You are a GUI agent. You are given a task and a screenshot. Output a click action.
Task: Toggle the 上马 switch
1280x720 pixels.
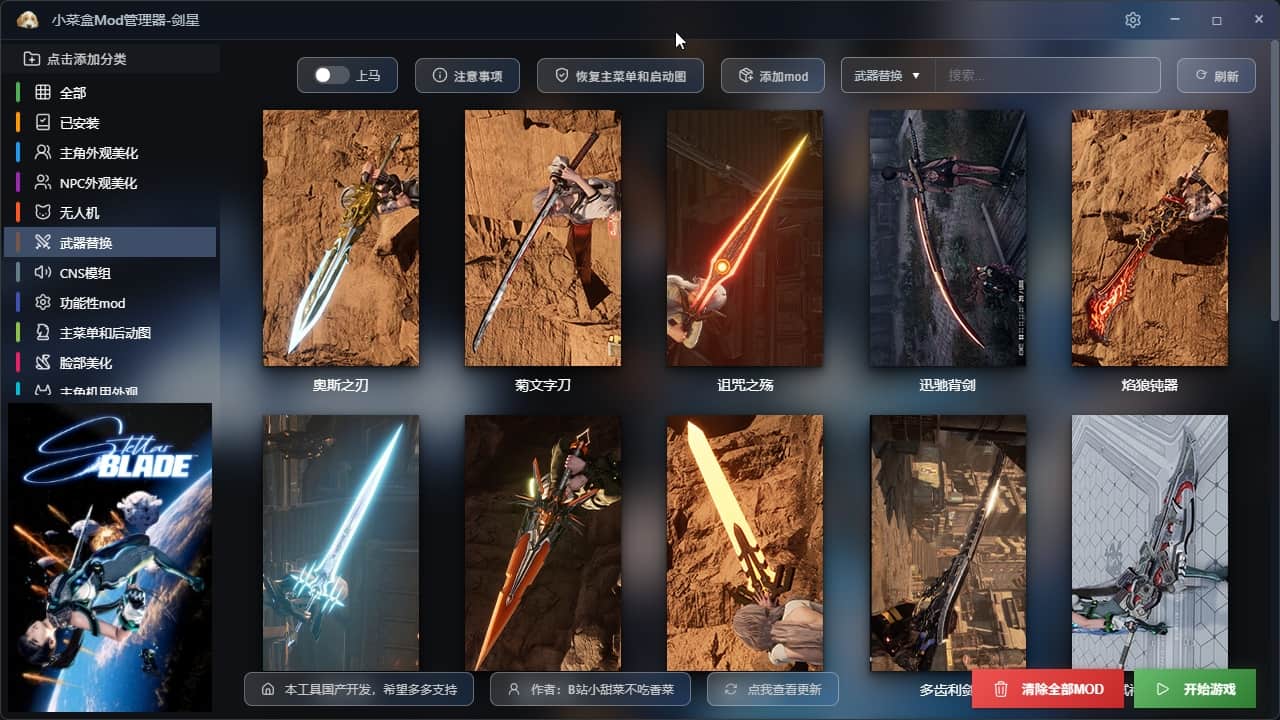pyautogui.click(x=332, y=75)
